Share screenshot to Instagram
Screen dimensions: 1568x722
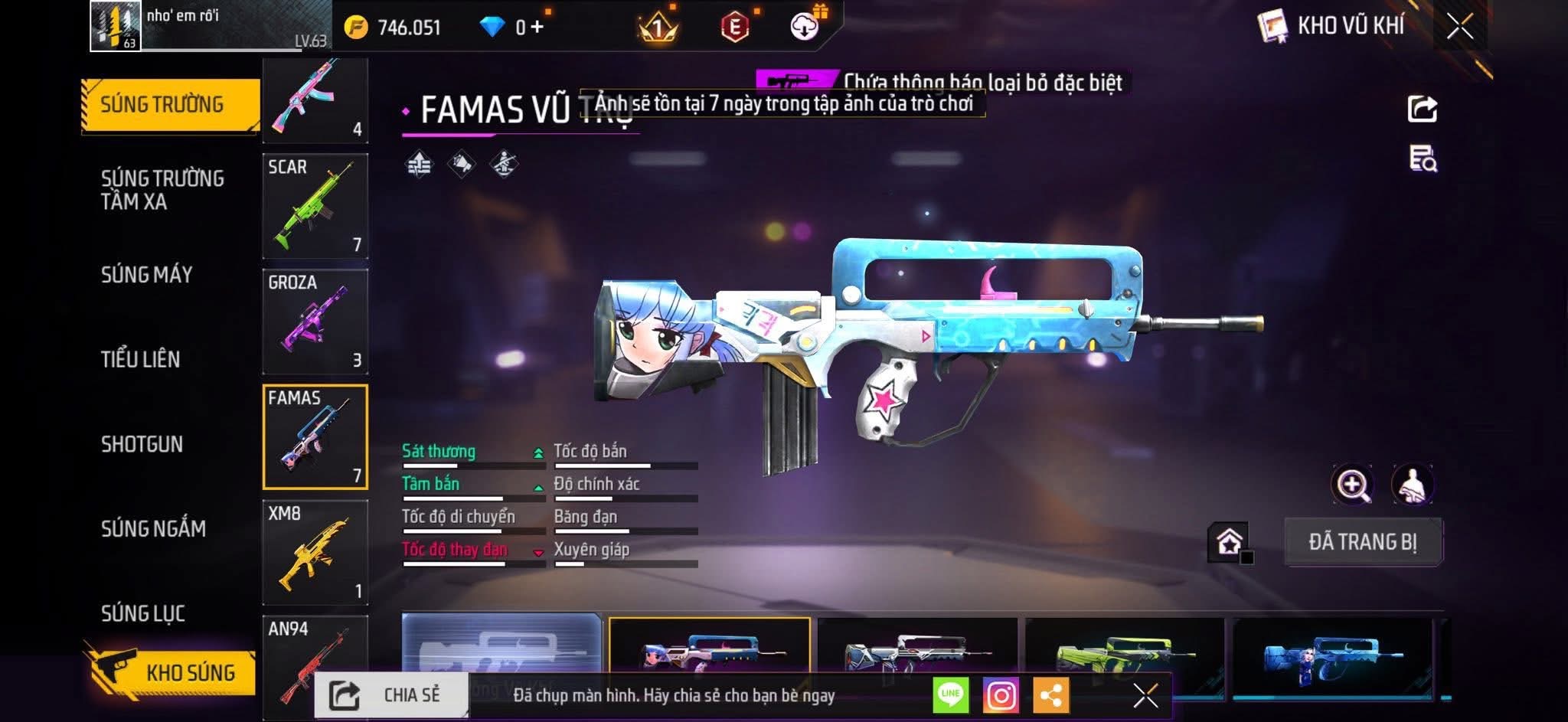tap(1001, 695)
